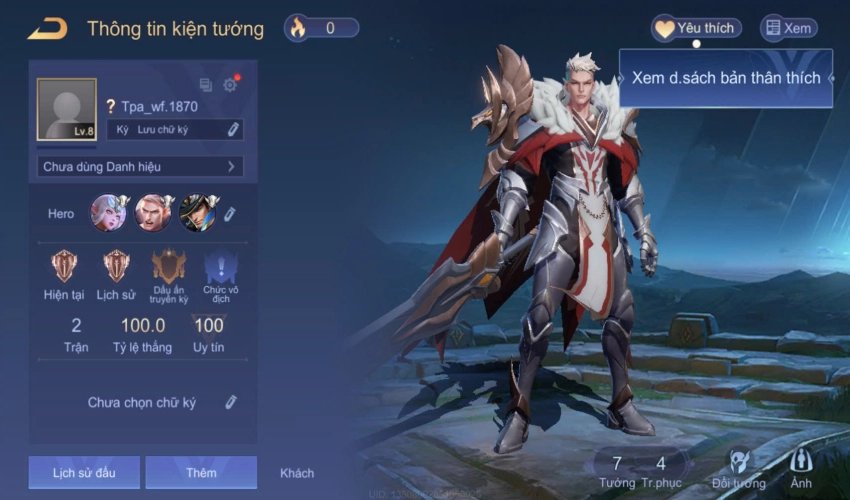Click the Yêu thích heart button
Viewport: 850px width, 500px height.
(696, 28)
